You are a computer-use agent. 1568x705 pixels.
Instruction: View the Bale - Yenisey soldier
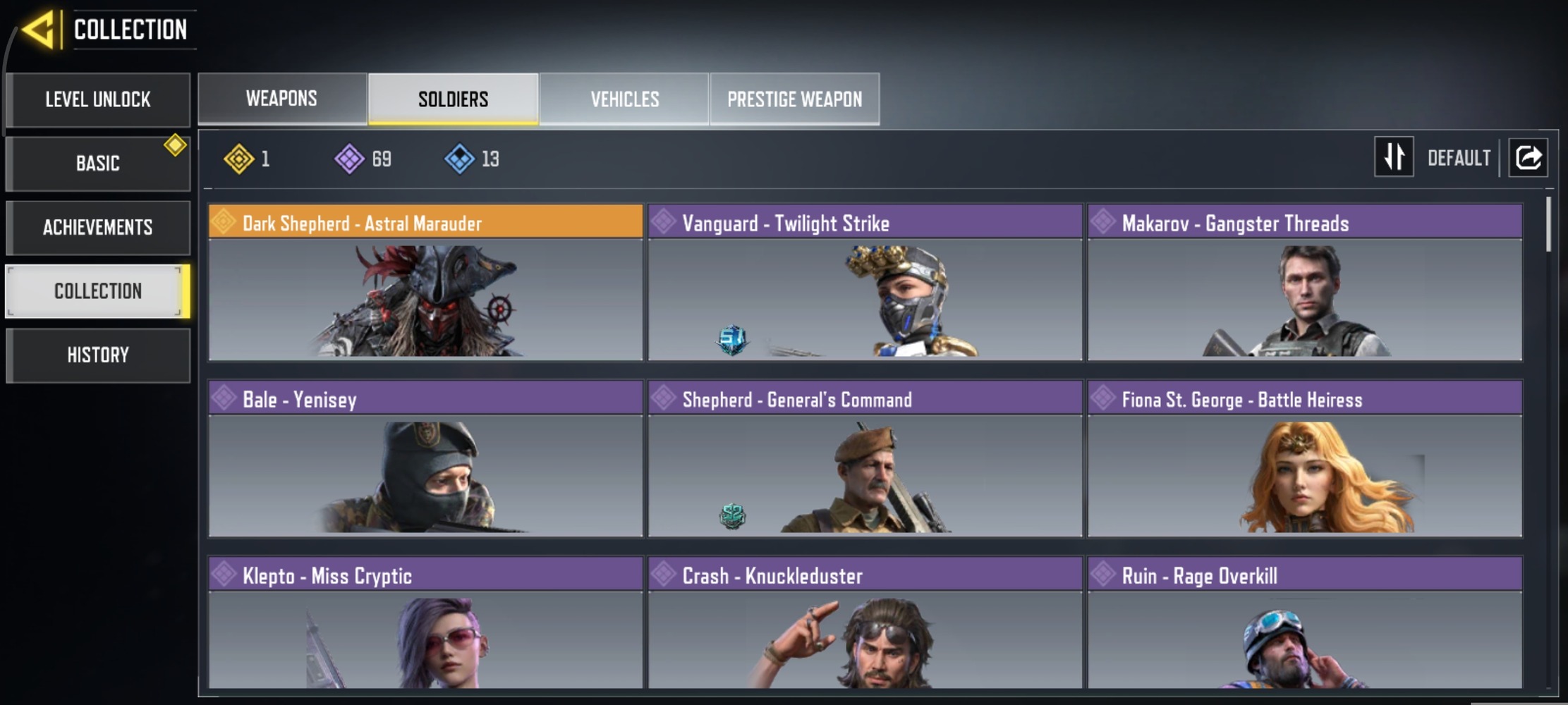coord(425,458)
